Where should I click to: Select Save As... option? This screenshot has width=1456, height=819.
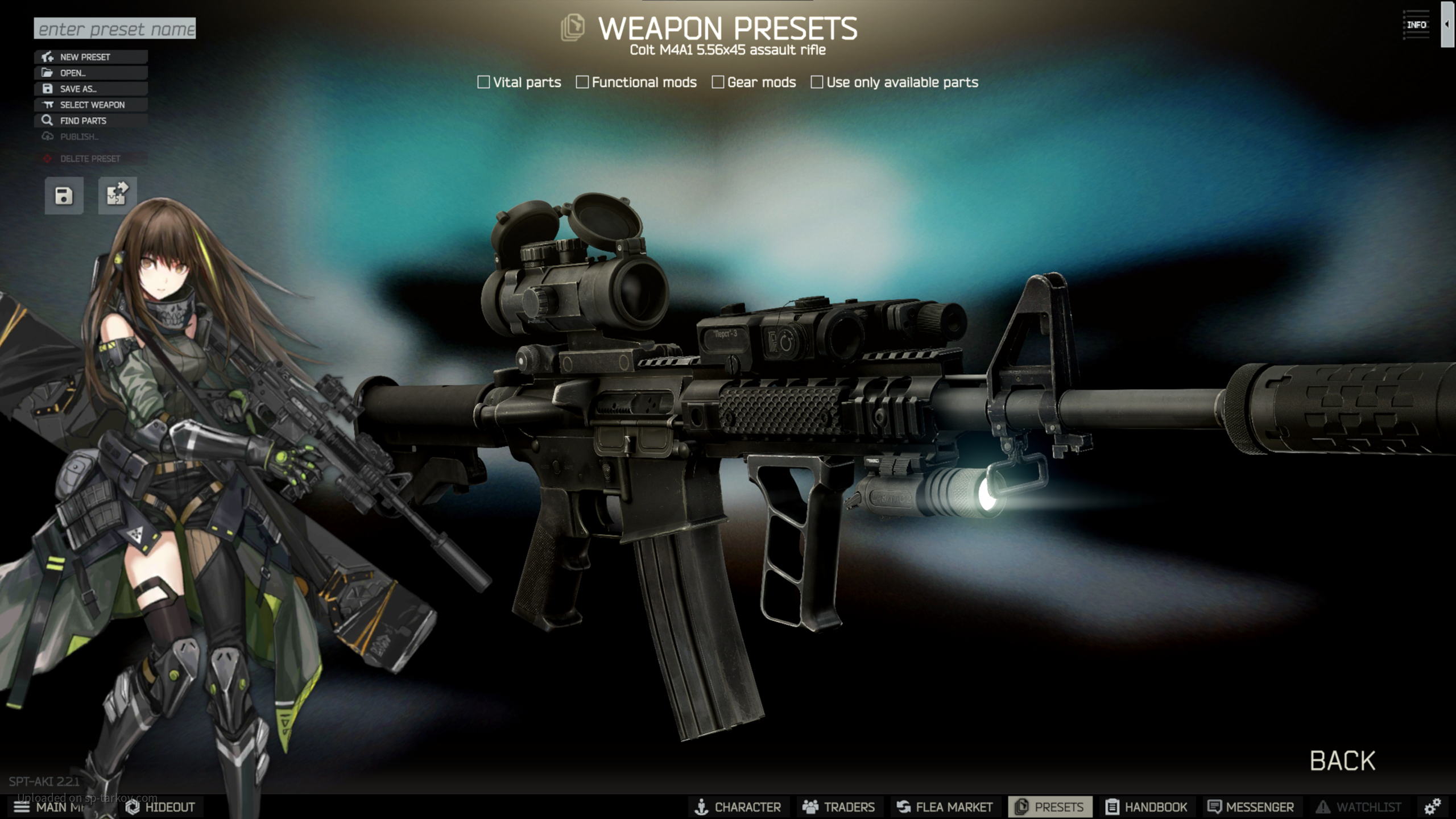(91, 89)
